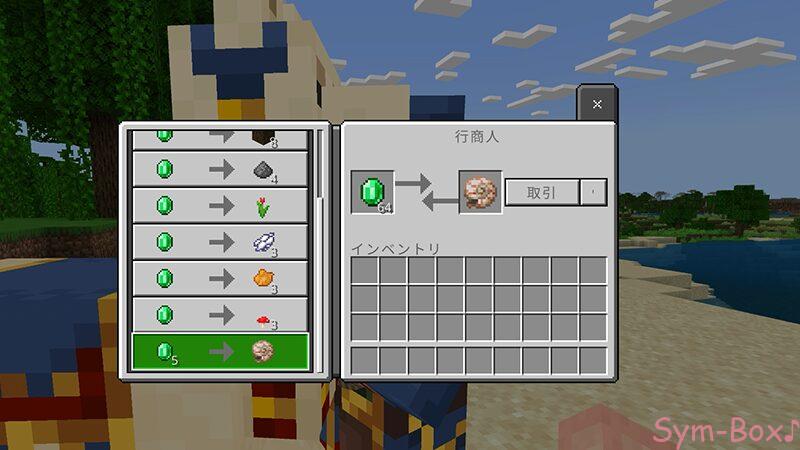Viewport: 800px width, 450px height.
Task: Click the small button beside 取引
Action: click(594, 192)
